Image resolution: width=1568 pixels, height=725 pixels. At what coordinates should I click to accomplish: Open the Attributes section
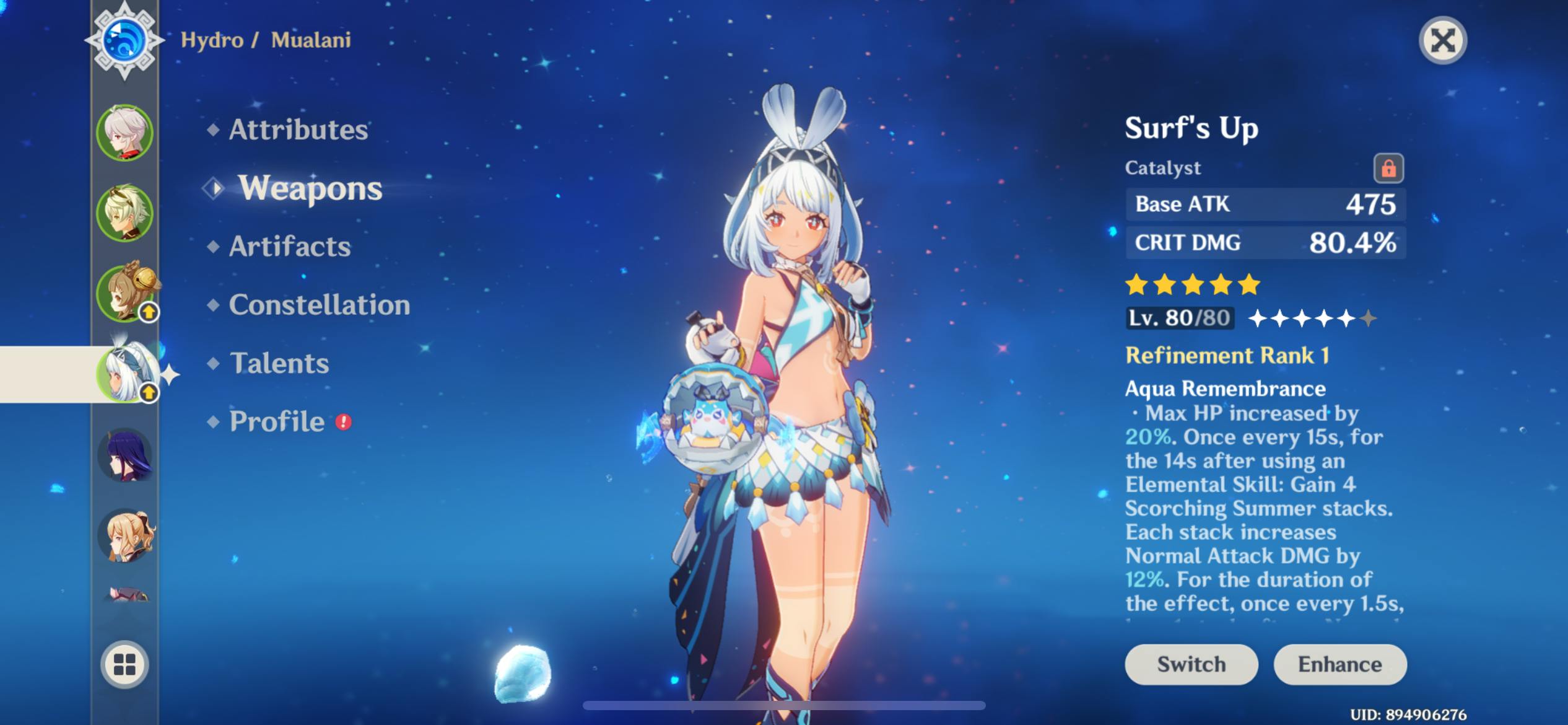298,130
